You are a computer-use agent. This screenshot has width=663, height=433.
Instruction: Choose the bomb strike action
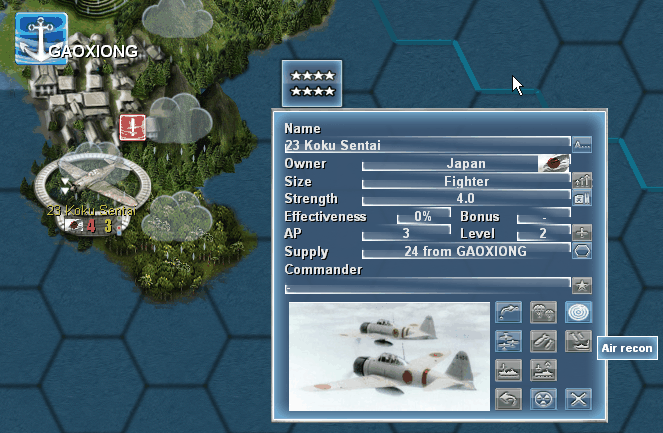pyautogui.click(x=543, y=341)
